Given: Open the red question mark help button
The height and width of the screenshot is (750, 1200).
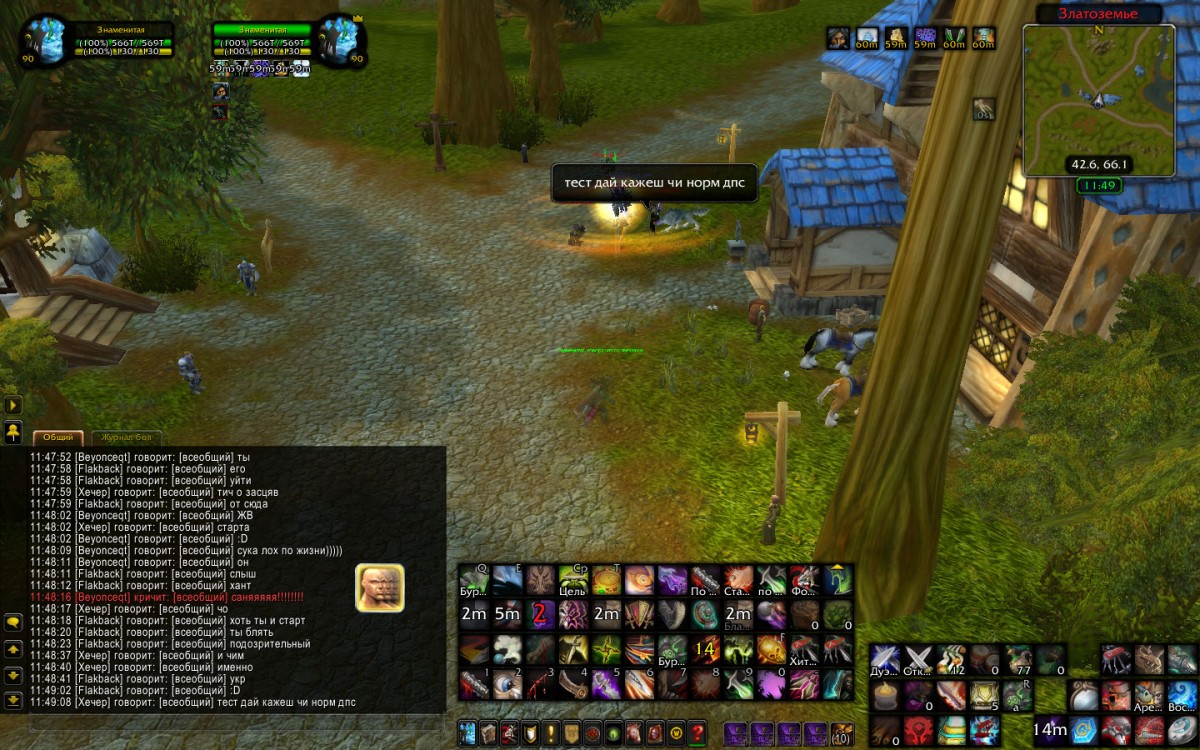Looking at the screenshot, I should 697,732.
